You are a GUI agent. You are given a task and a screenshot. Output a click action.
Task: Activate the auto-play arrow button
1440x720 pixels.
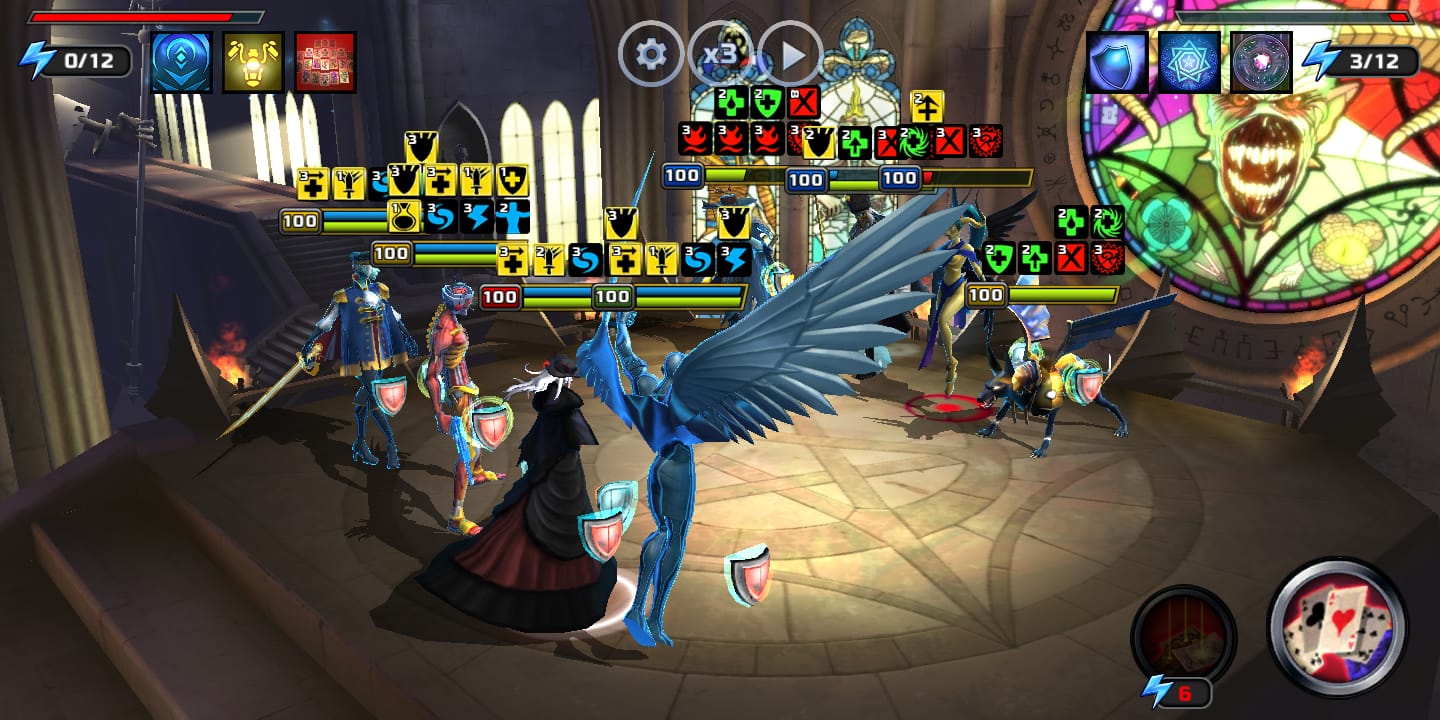click(x=790, y=54)
